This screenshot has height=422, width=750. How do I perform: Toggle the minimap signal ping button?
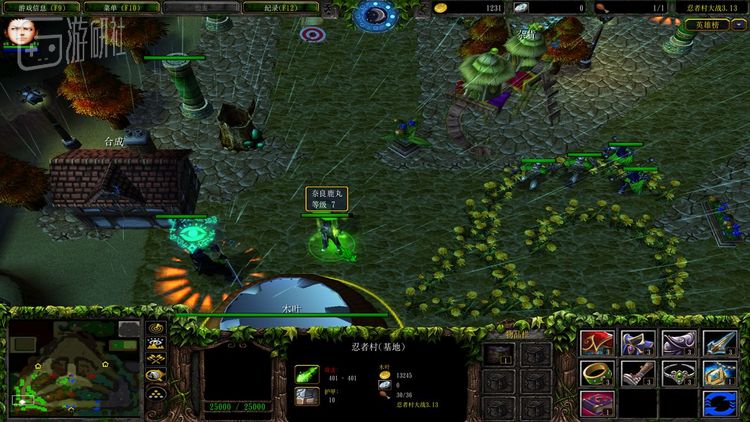click(156, 327)
